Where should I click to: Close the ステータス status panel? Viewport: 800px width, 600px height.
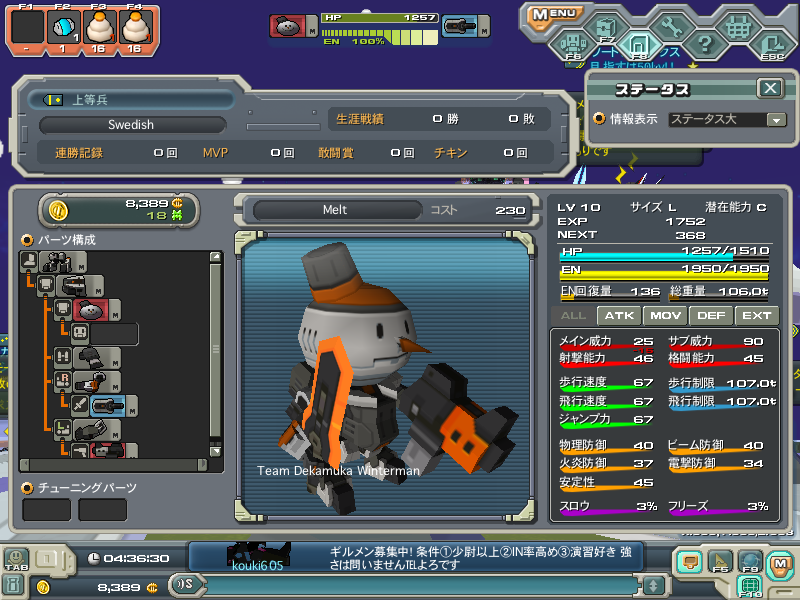[x=769, y=88]
